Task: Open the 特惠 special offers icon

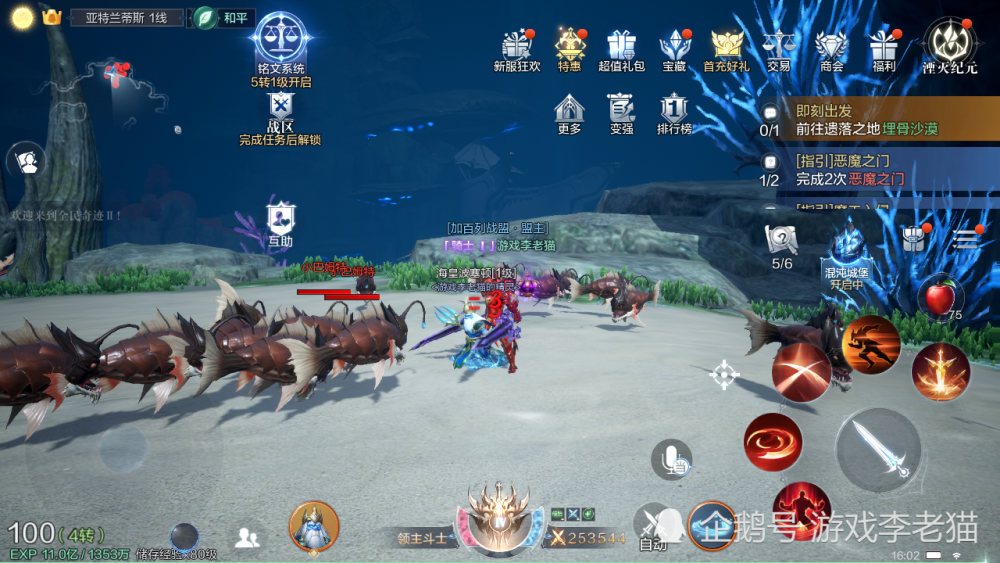Action: click(x=570, y=47)
